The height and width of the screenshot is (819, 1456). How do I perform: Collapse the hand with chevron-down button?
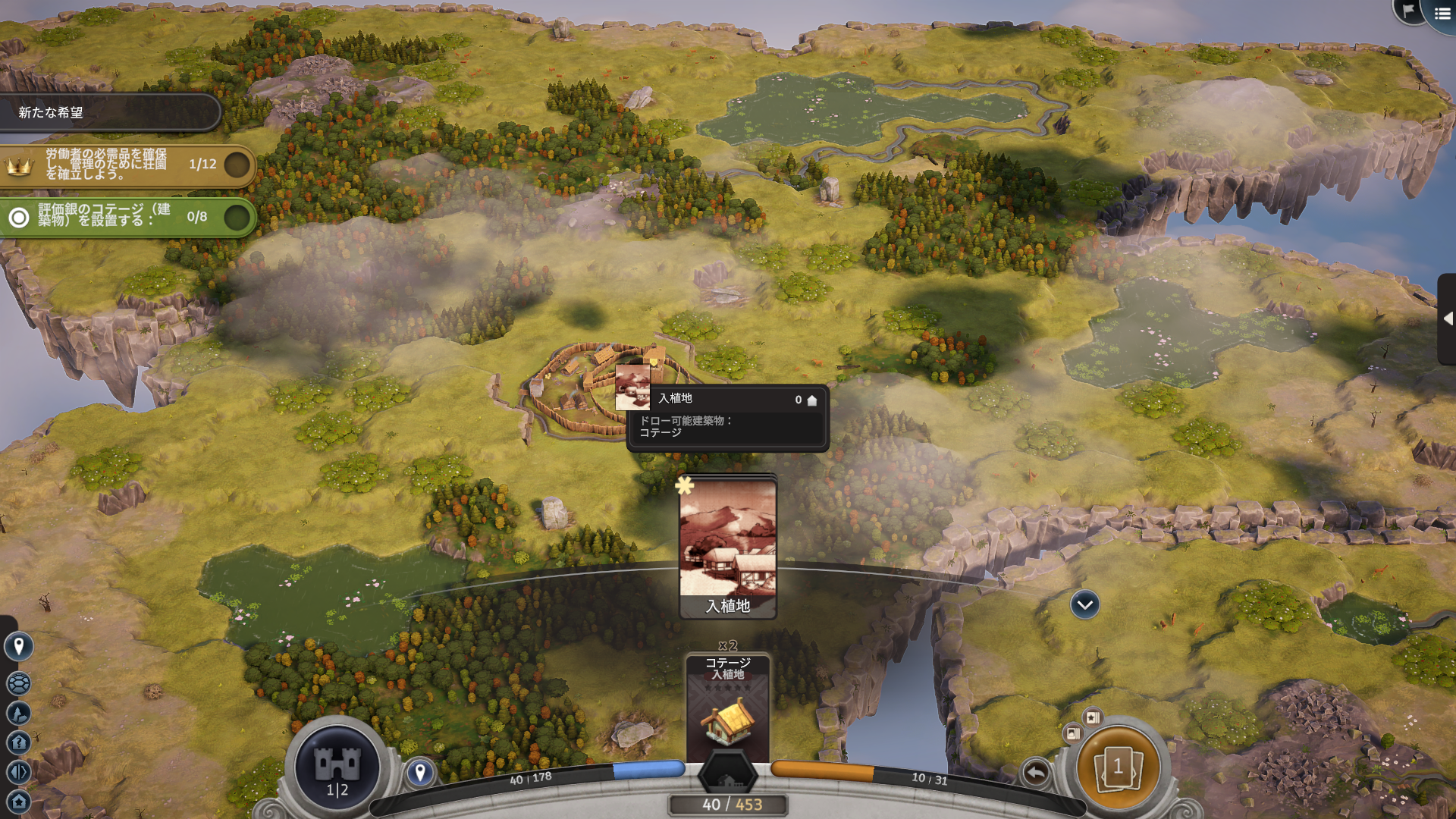click(1084, 604)
